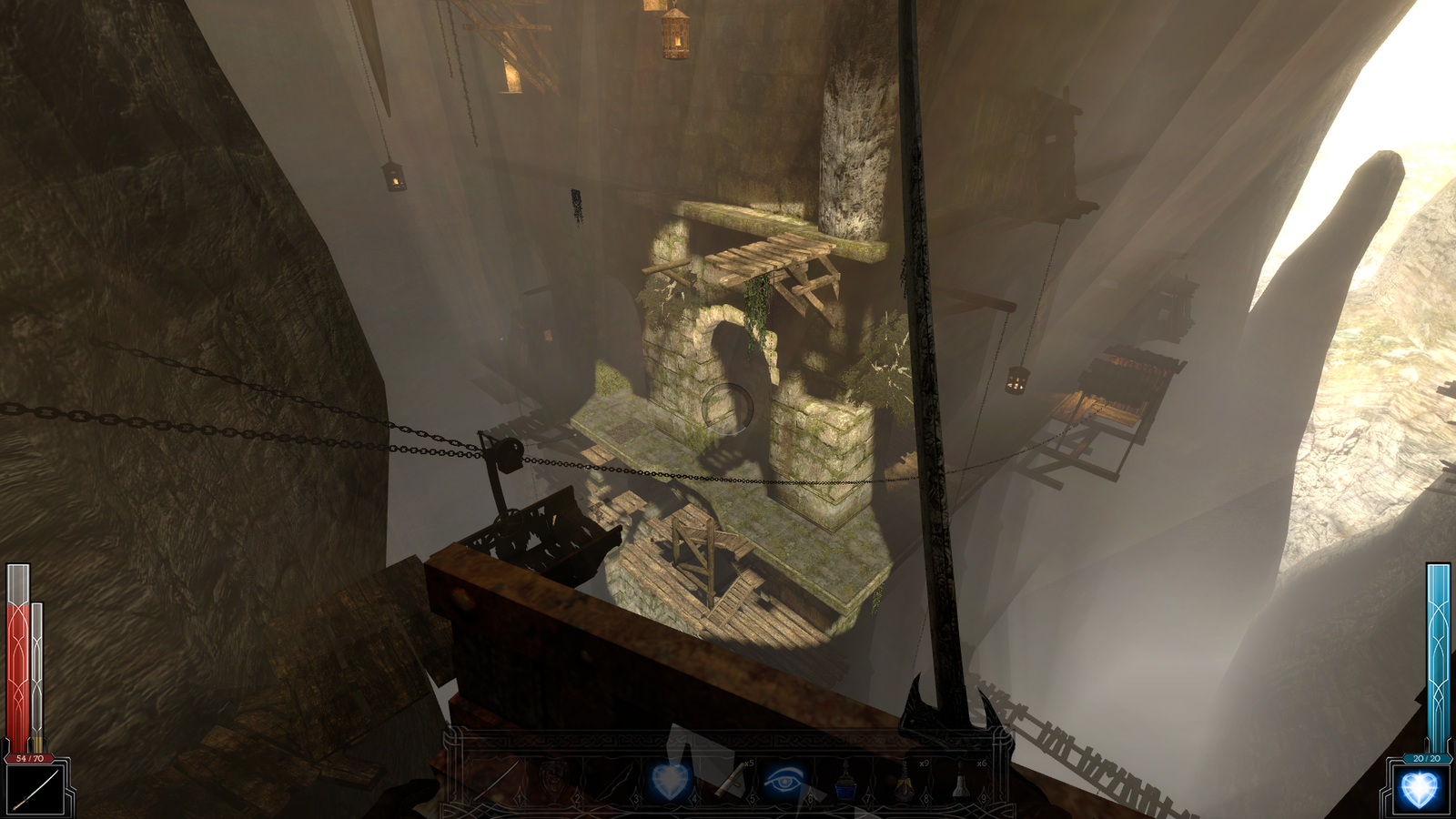Drink the blue potion in slot 7
The image size is (1456, 819).
pyautogui.click(x=845, y=781)
